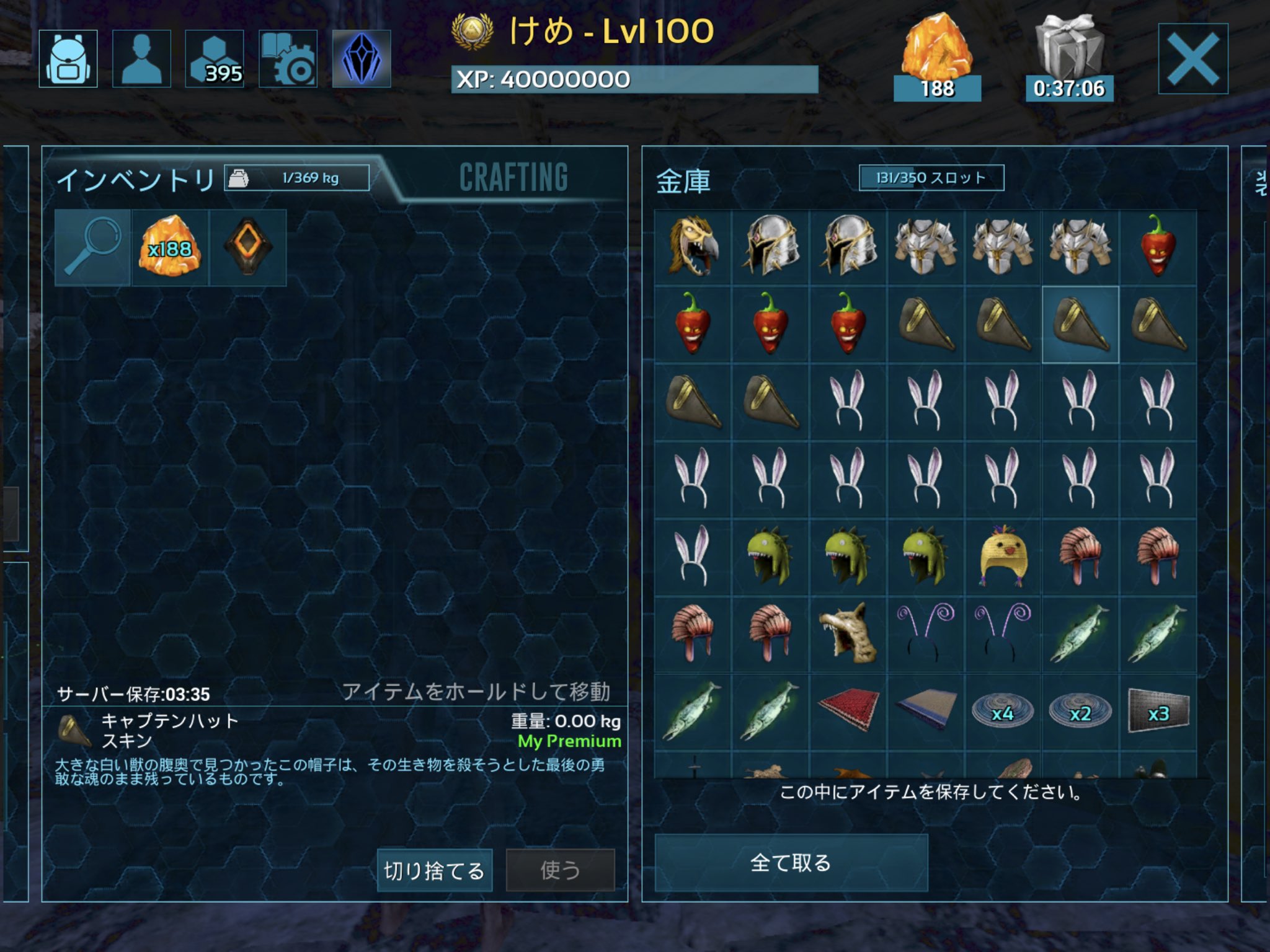Tap the disabled 使う use button

coord(561,870)
